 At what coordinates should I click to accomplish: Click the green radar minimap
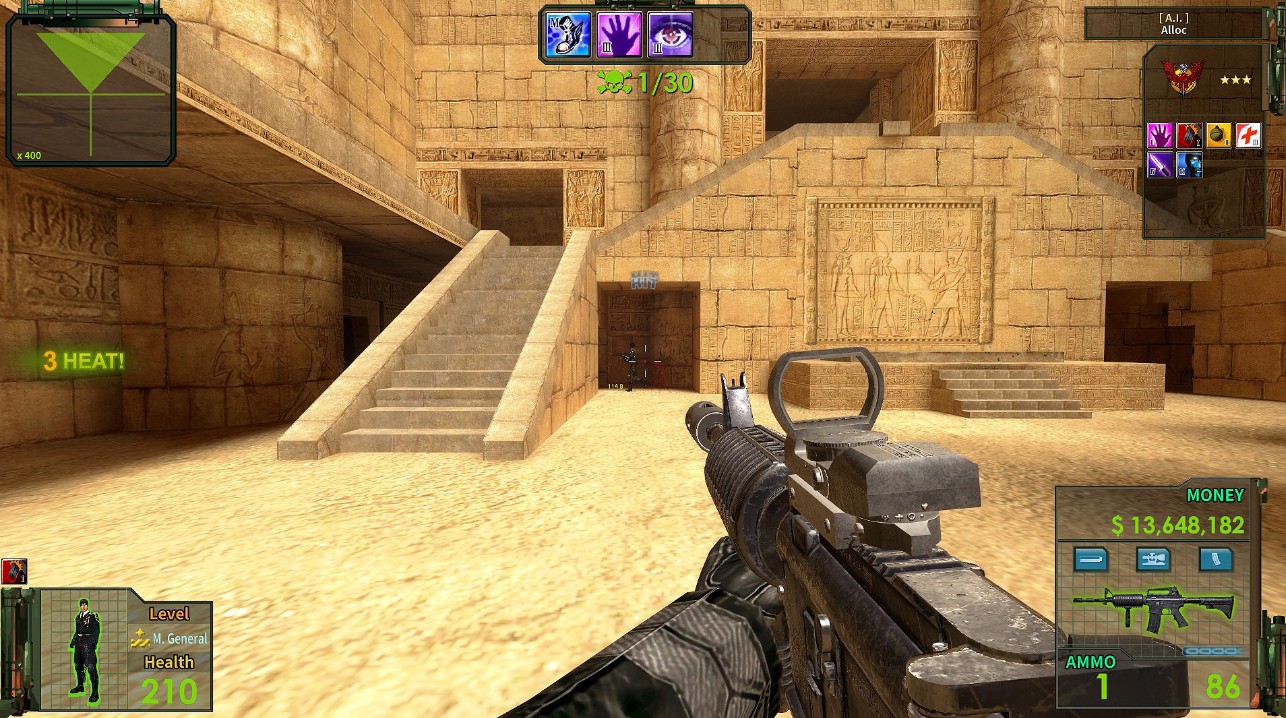click(x=91, y=90)
